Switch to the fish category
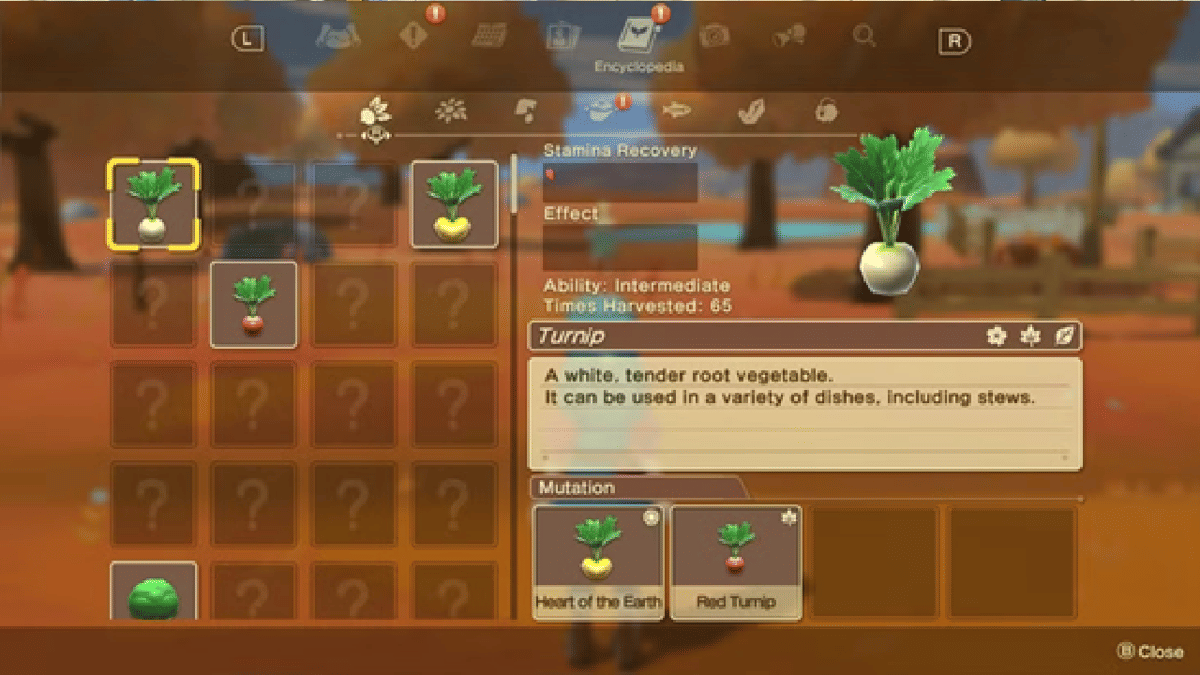This screenshot has height=675, width=1200. pyautogui.click(x=676, y=110)
